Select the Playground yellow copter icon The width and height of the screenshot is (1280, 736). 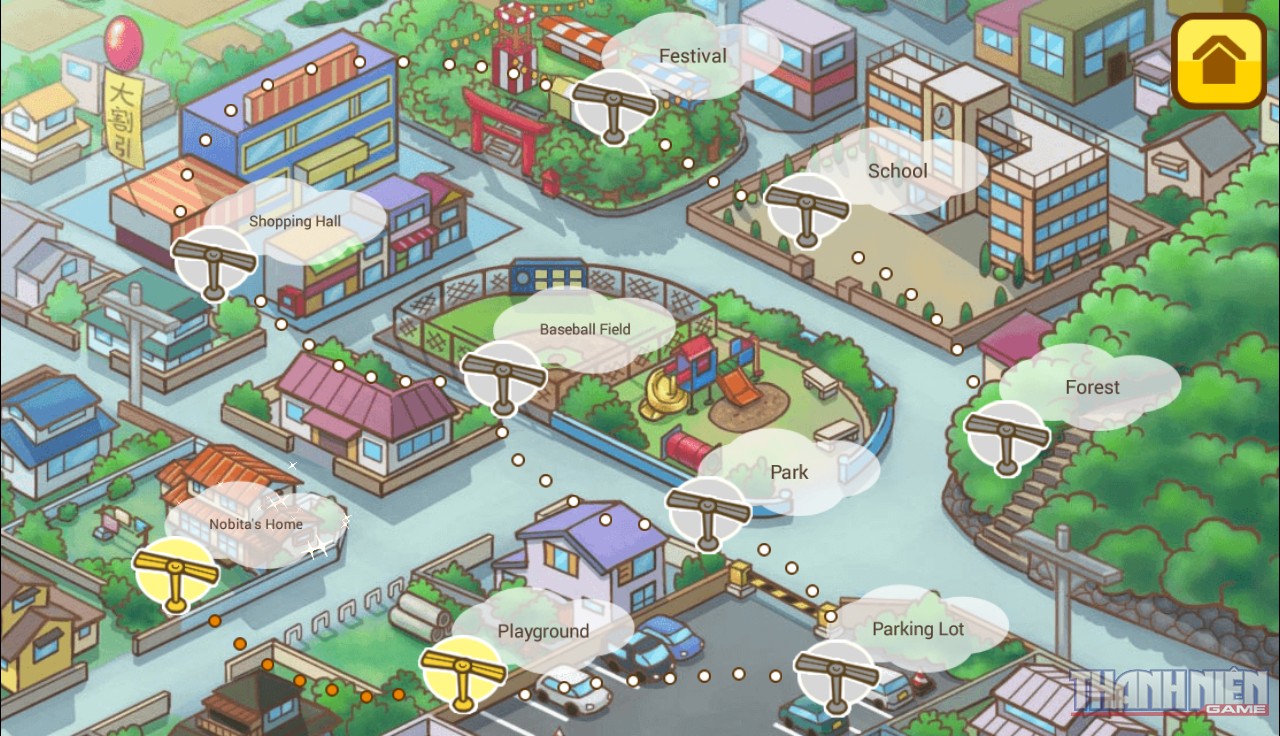463,668
